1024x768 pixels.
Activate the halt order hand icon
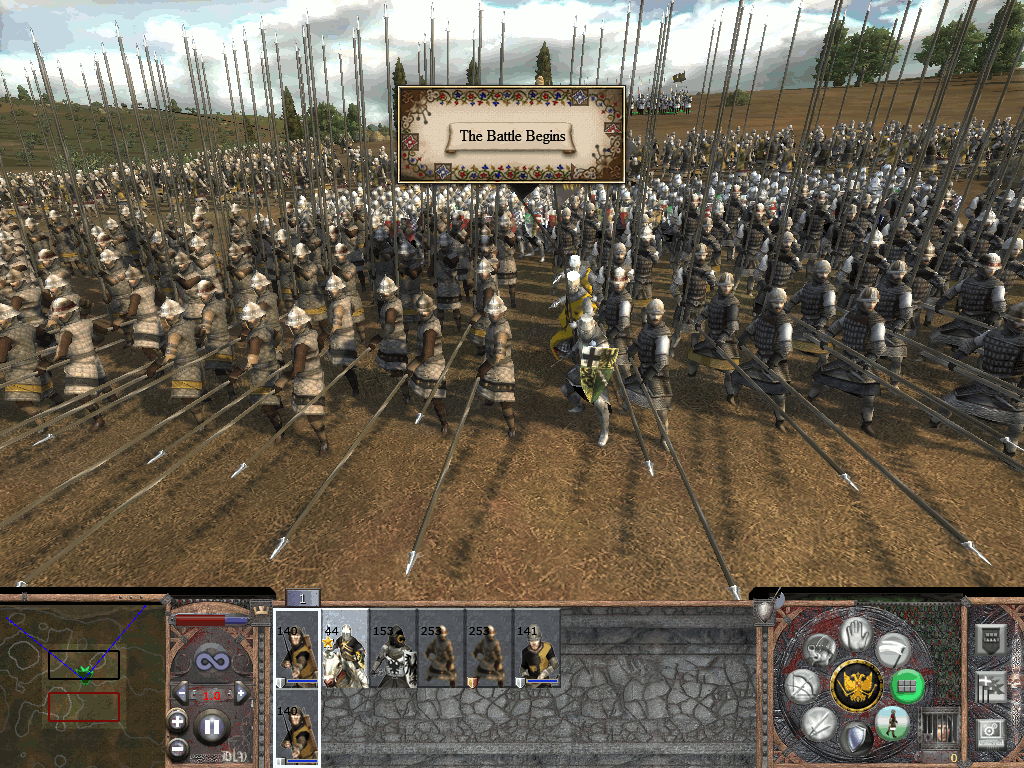853,633
